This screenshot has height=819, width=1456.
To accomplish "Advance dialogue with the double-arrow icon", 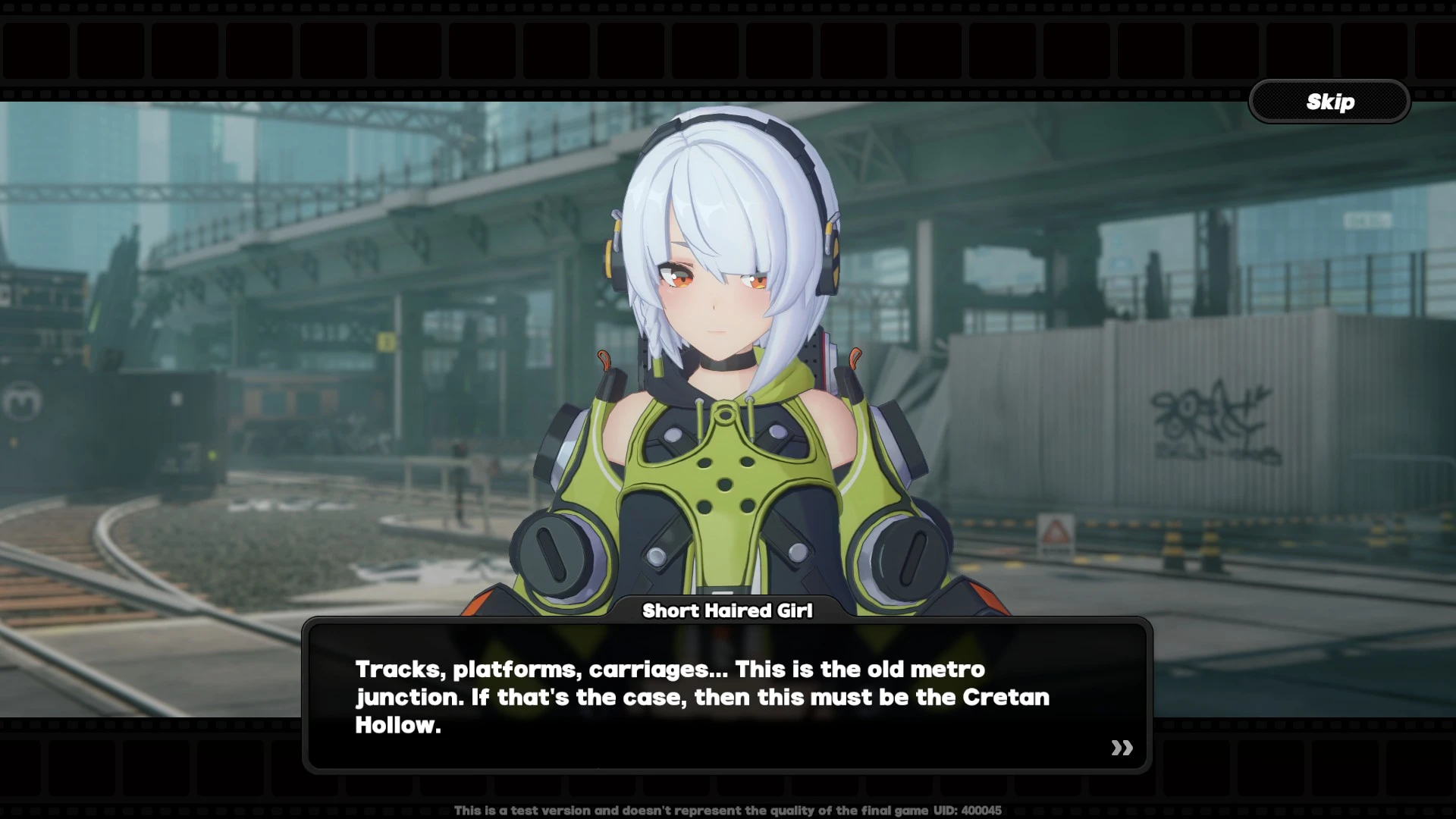I will tap(1122, 748).
